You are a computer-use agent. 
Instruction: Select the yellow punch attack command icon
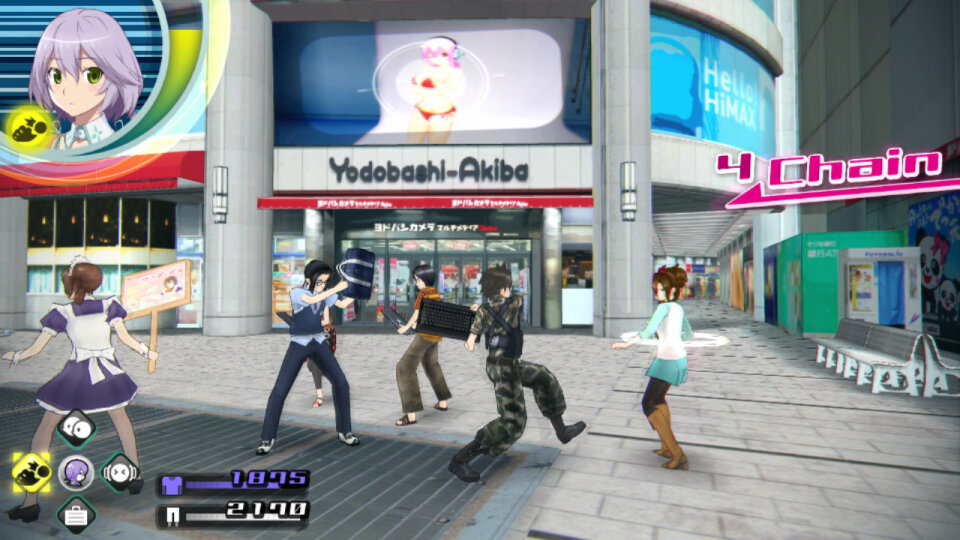click(32, 469)
